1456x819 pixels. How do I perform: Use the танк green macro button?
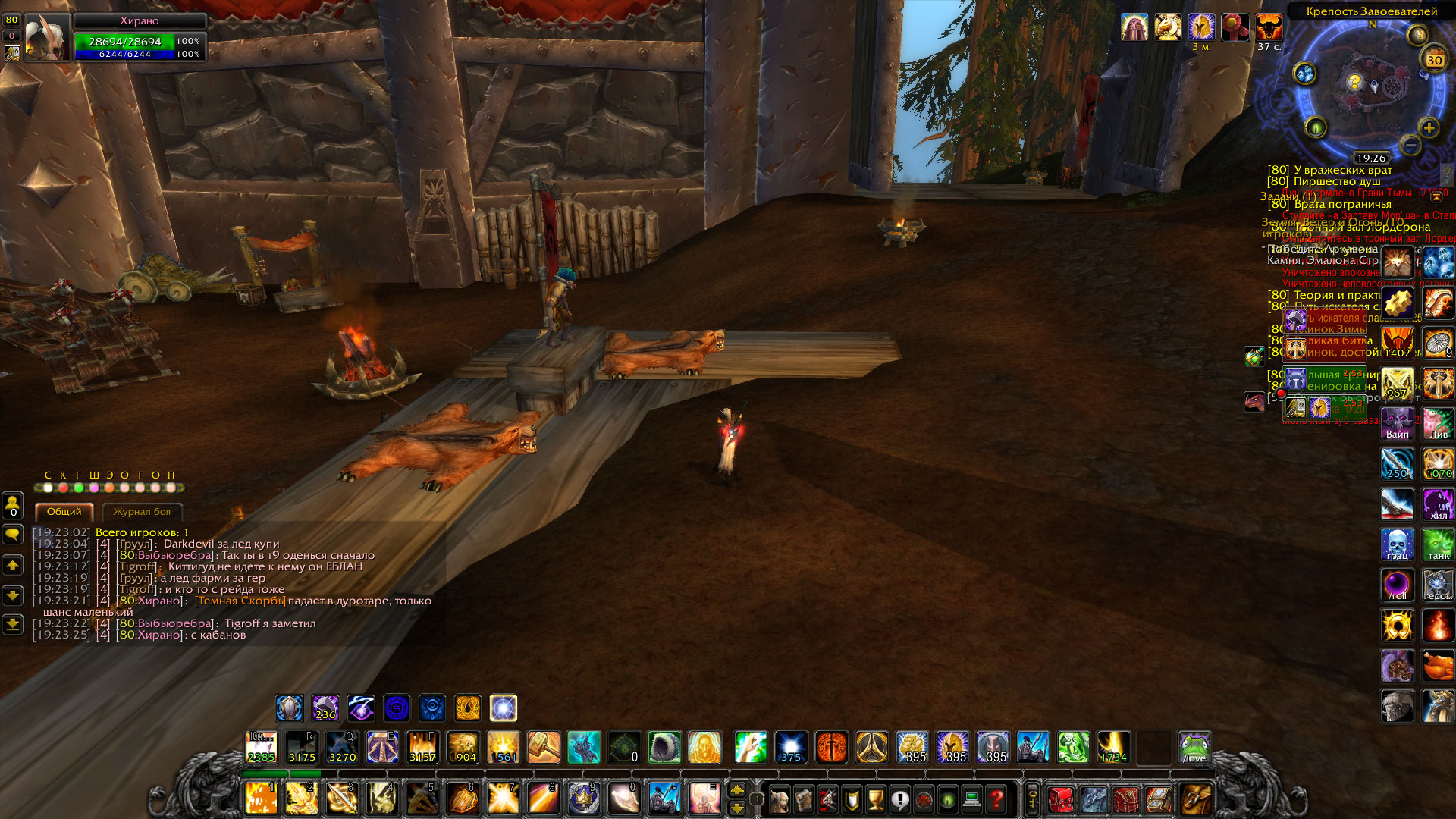pos(1438,544)
